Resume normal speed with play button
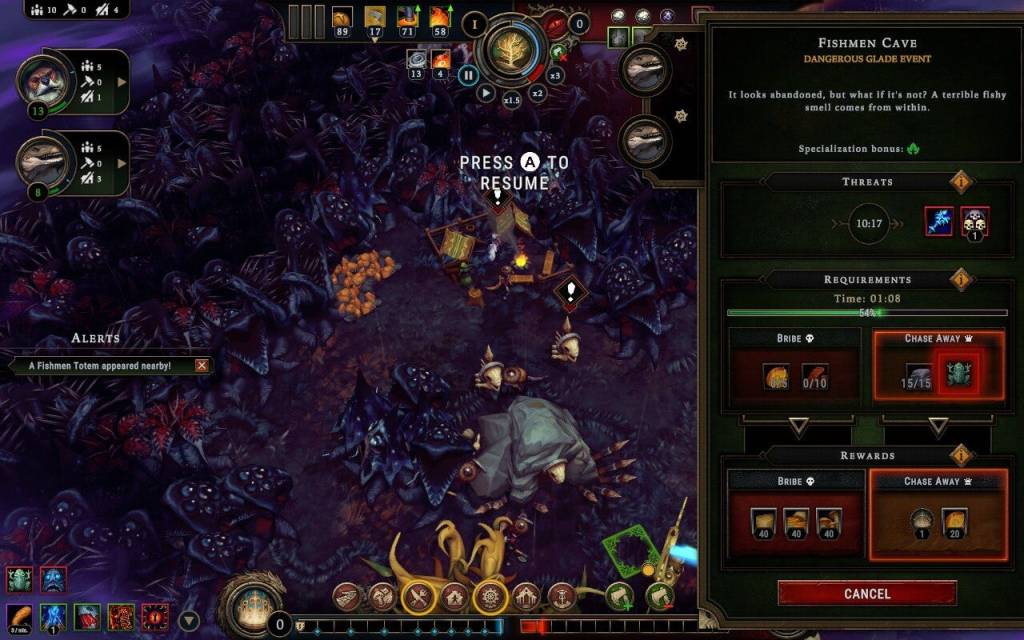Screen dimensions: 1024x640 485,93
